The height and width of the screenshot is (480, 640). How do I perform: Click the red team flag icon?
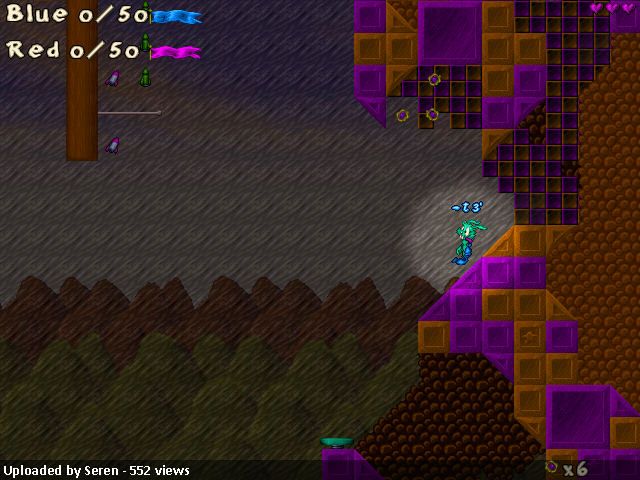tap(175, 52)
